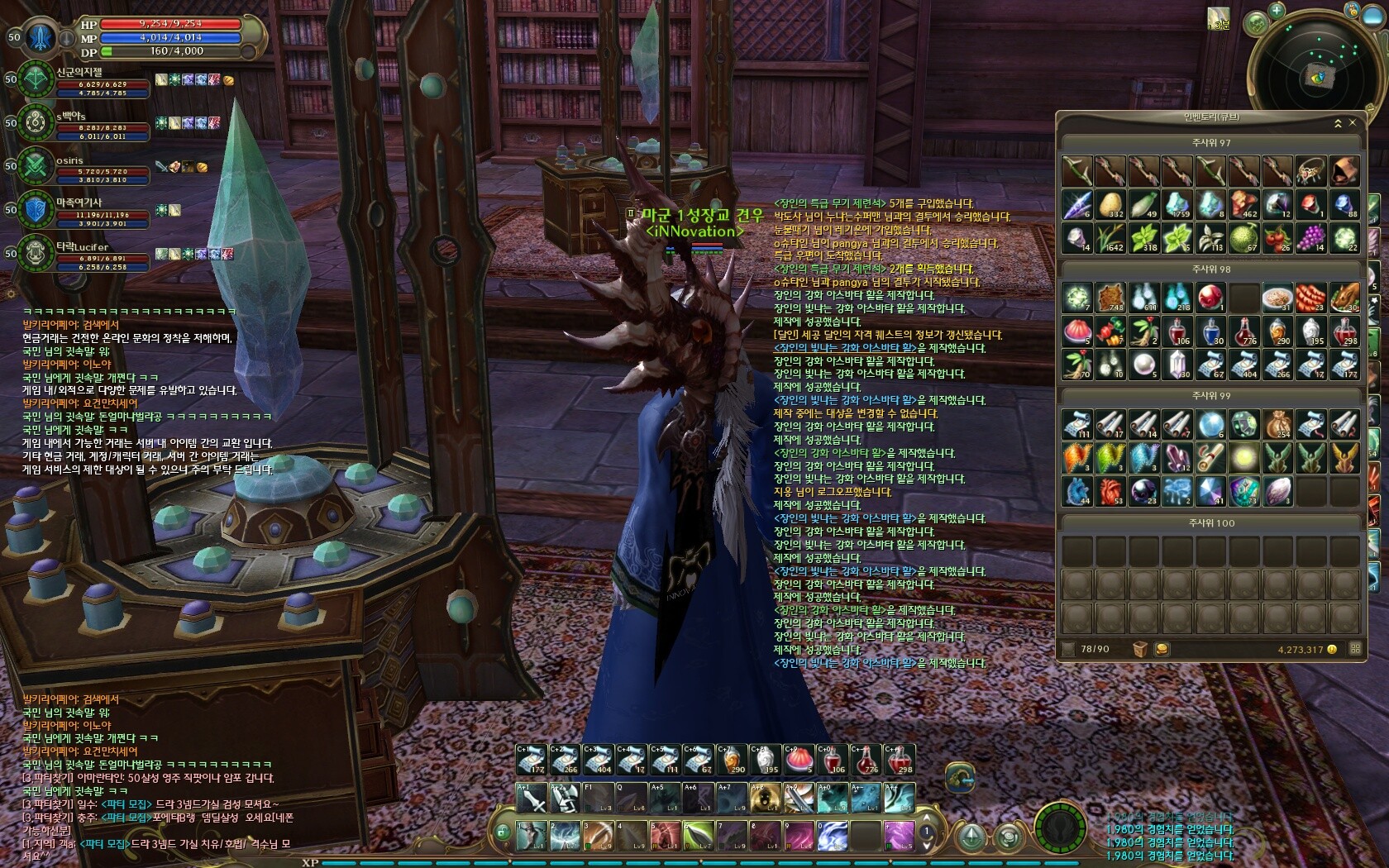
Task: Click the trash bin in inventory footer
Action: (x=1140, y=649)
